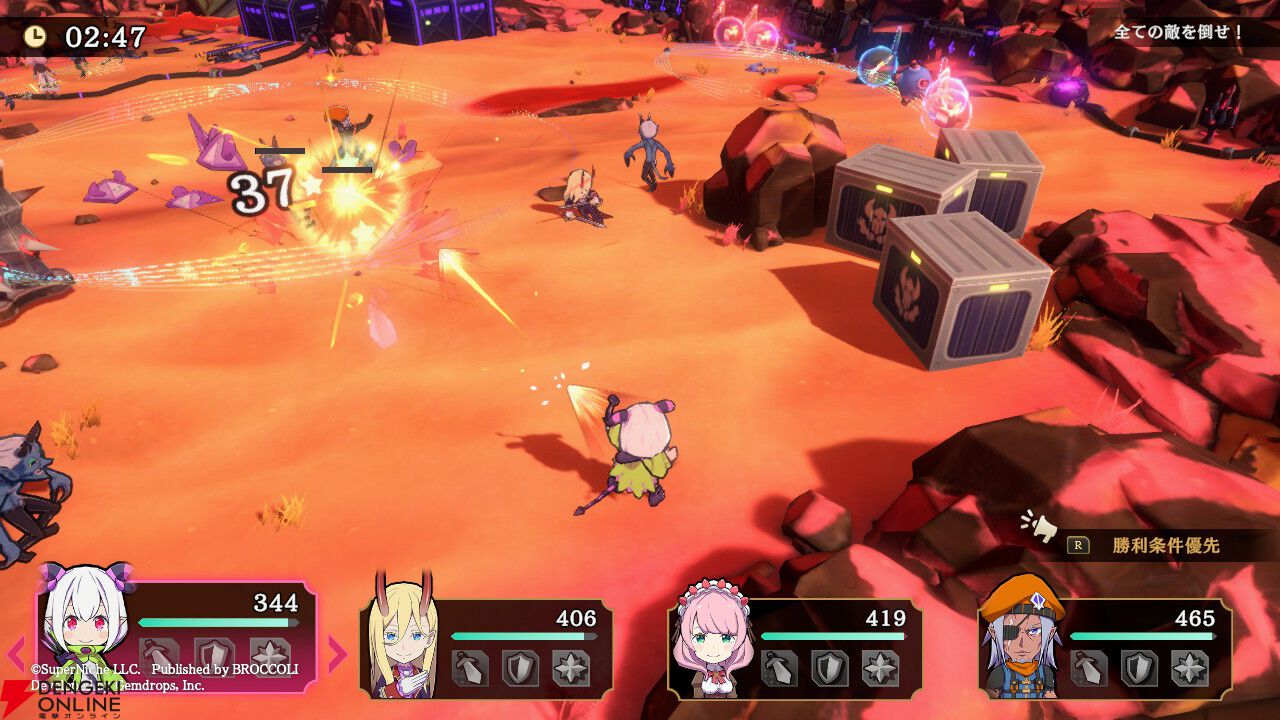Click the star icon on pink maid's panel

[x=881, y=668]
